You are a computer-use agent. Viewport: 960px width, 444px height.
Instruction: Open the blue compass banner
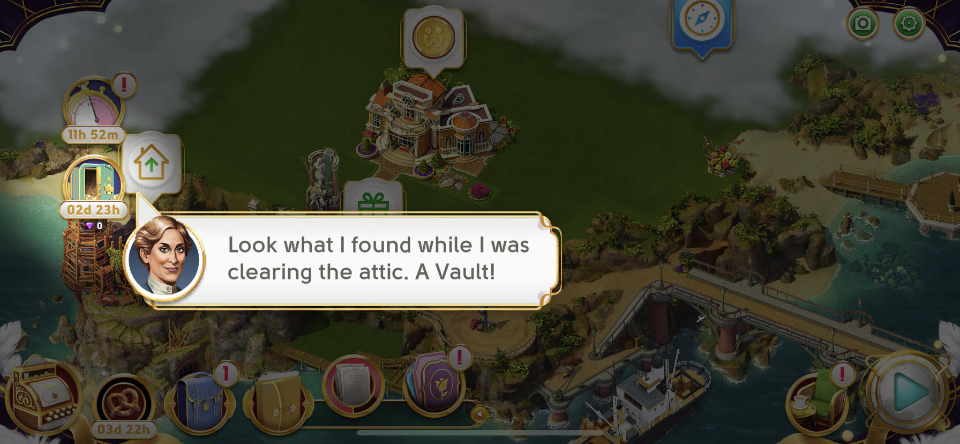699,20
